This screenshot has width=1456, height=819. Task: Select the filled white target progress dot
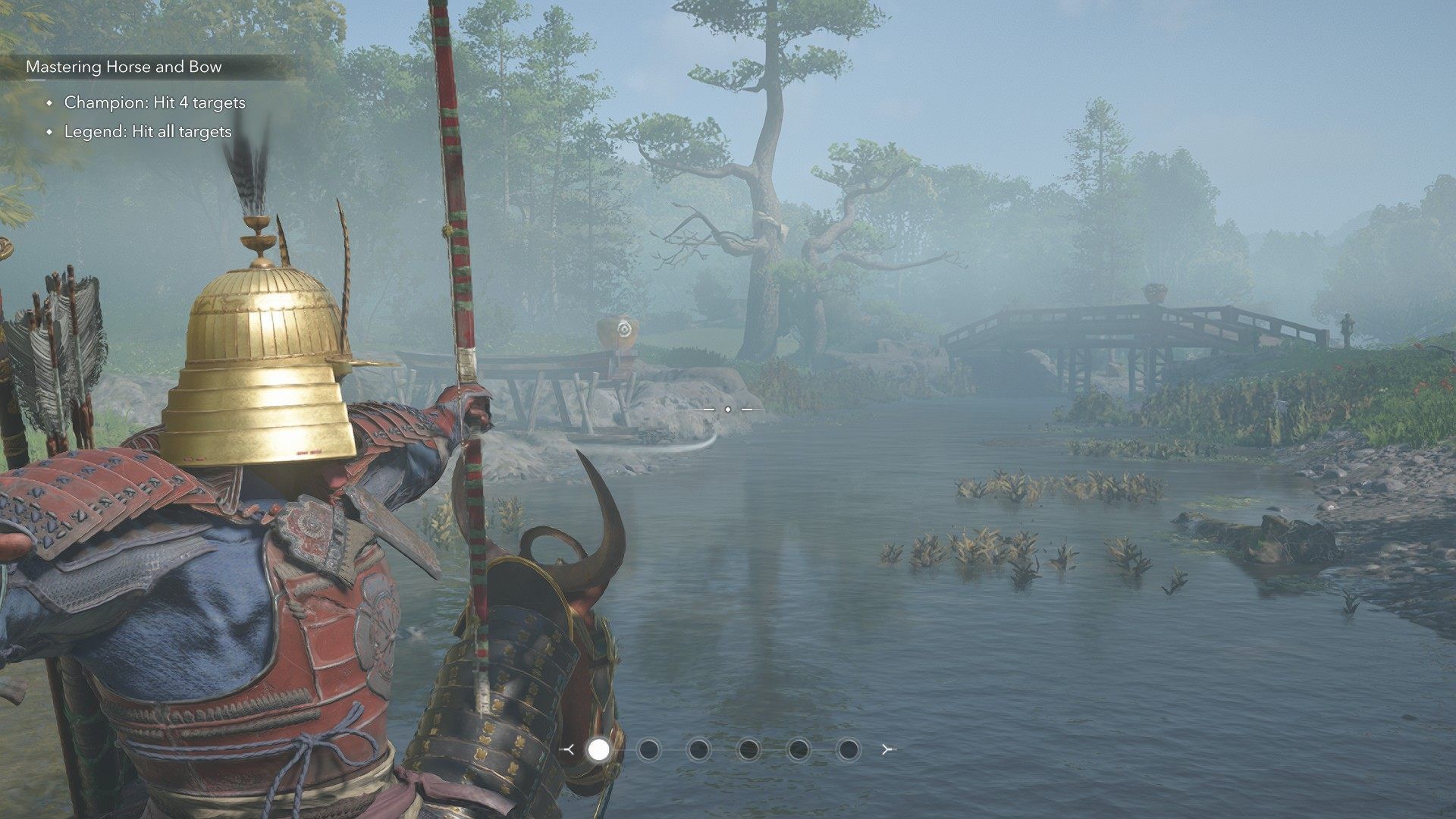[598, 749]
